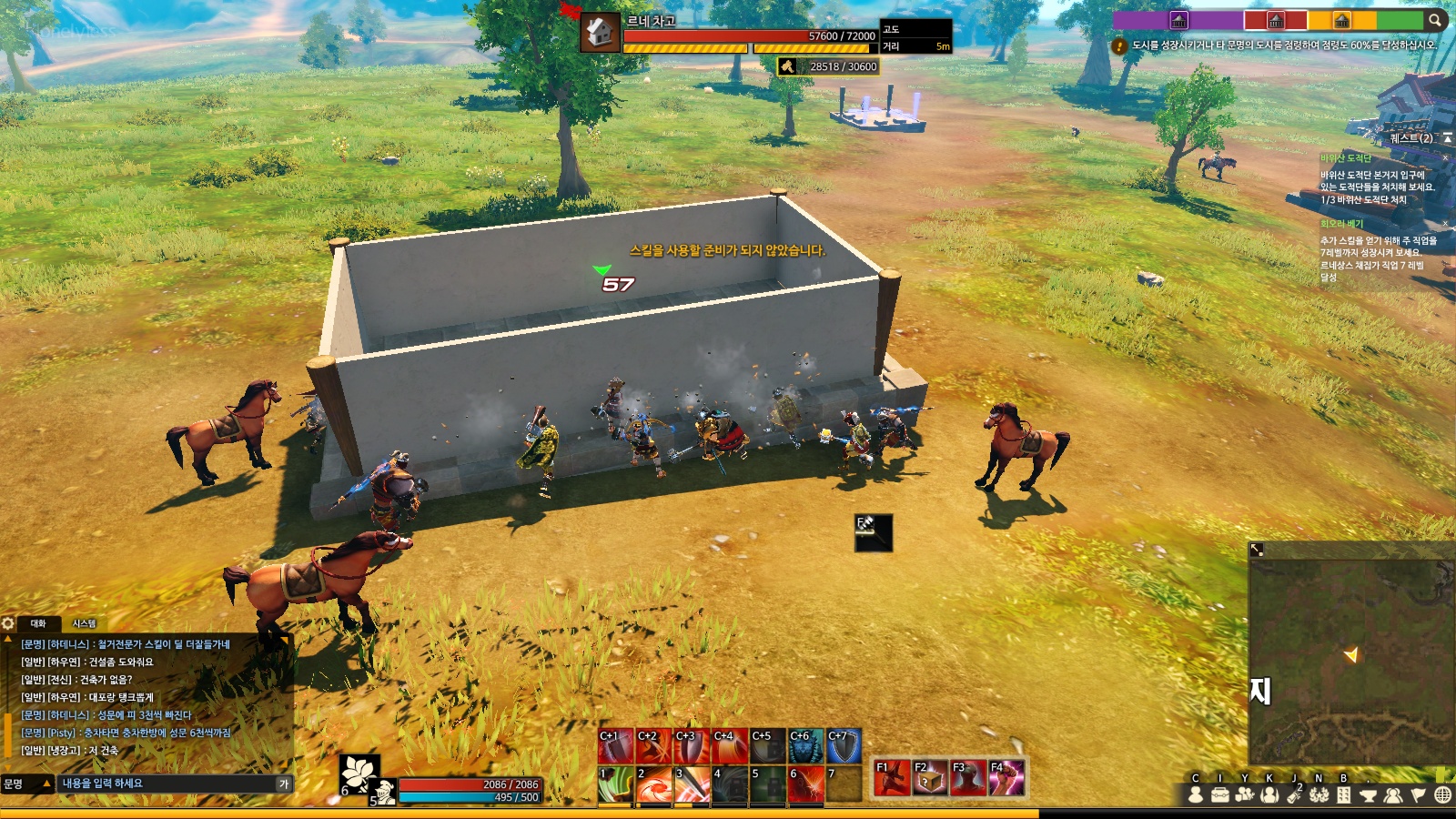Open the globe icon in the menu bar
The width and height of the screenshot is (1456, 819).
click(1442, 795)
